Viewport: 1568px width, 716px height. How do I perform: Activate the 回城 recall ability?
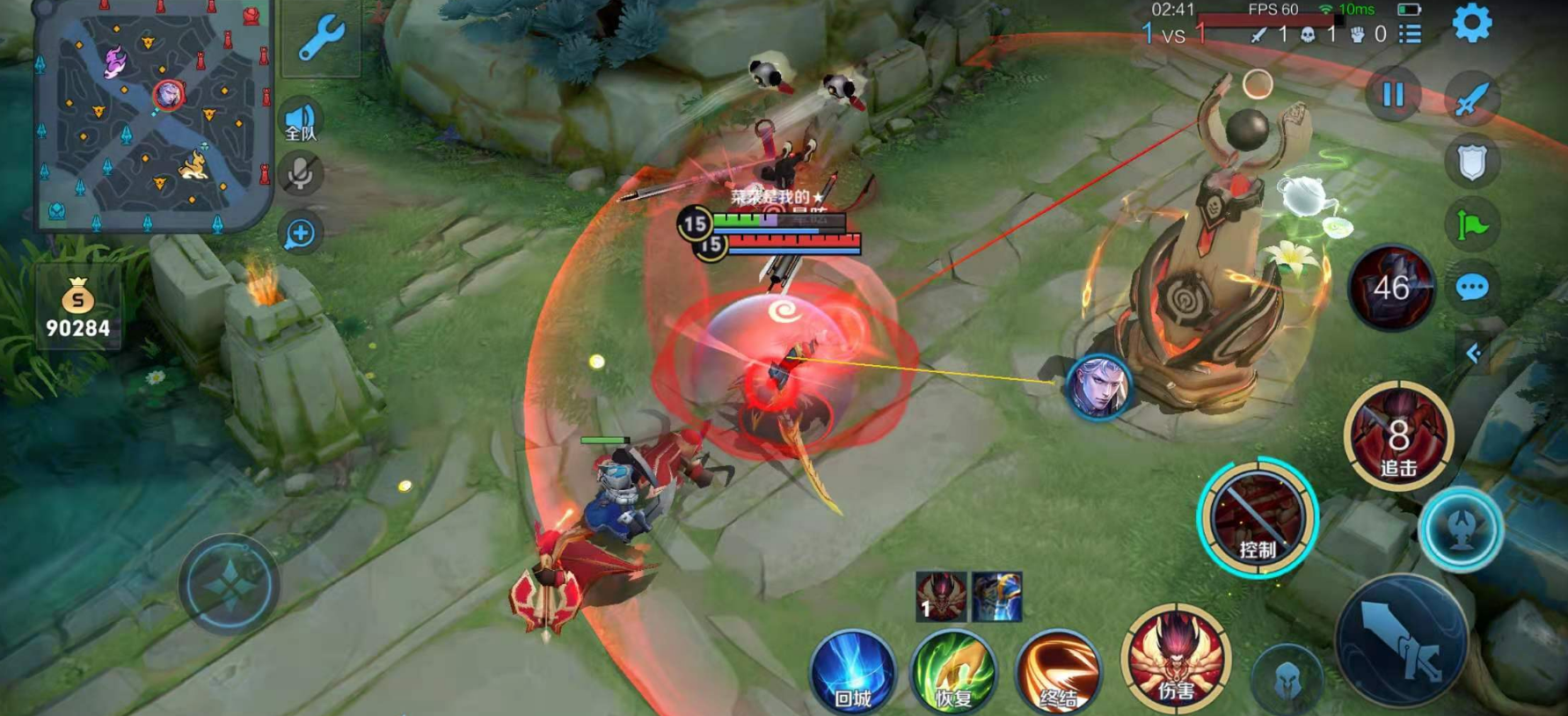(852, 673)
